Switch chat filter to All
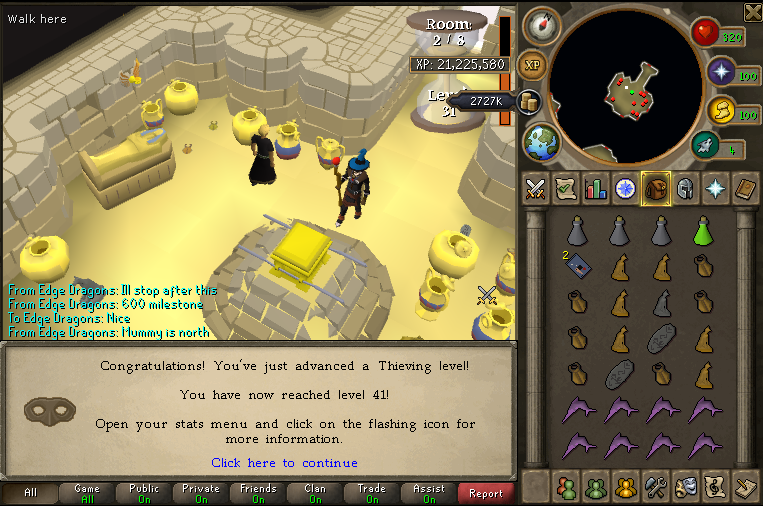 tap(30, 493)
